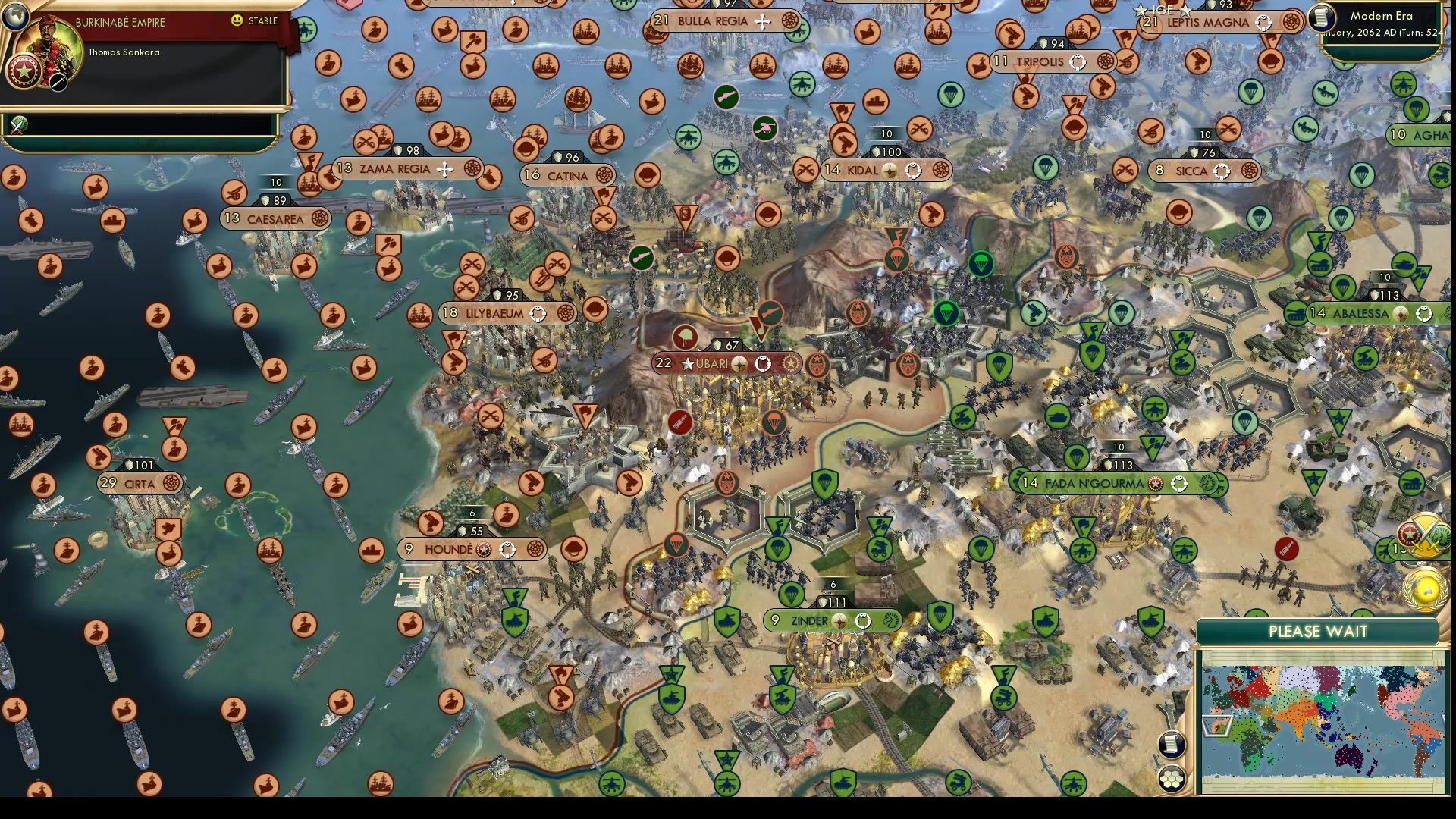Open the golden globe World Congress notification
Viewport: 1456px width, 819px height.
tap(1426, 589)
